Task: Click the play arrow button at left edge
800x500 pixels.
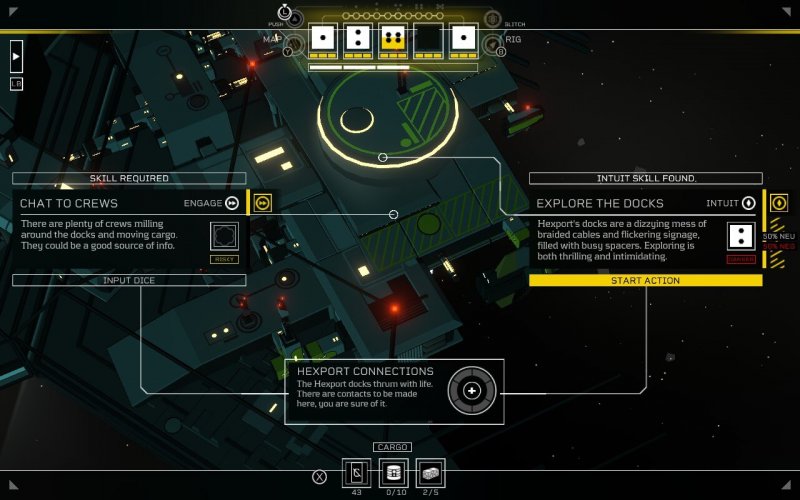Action: [16, 55]
